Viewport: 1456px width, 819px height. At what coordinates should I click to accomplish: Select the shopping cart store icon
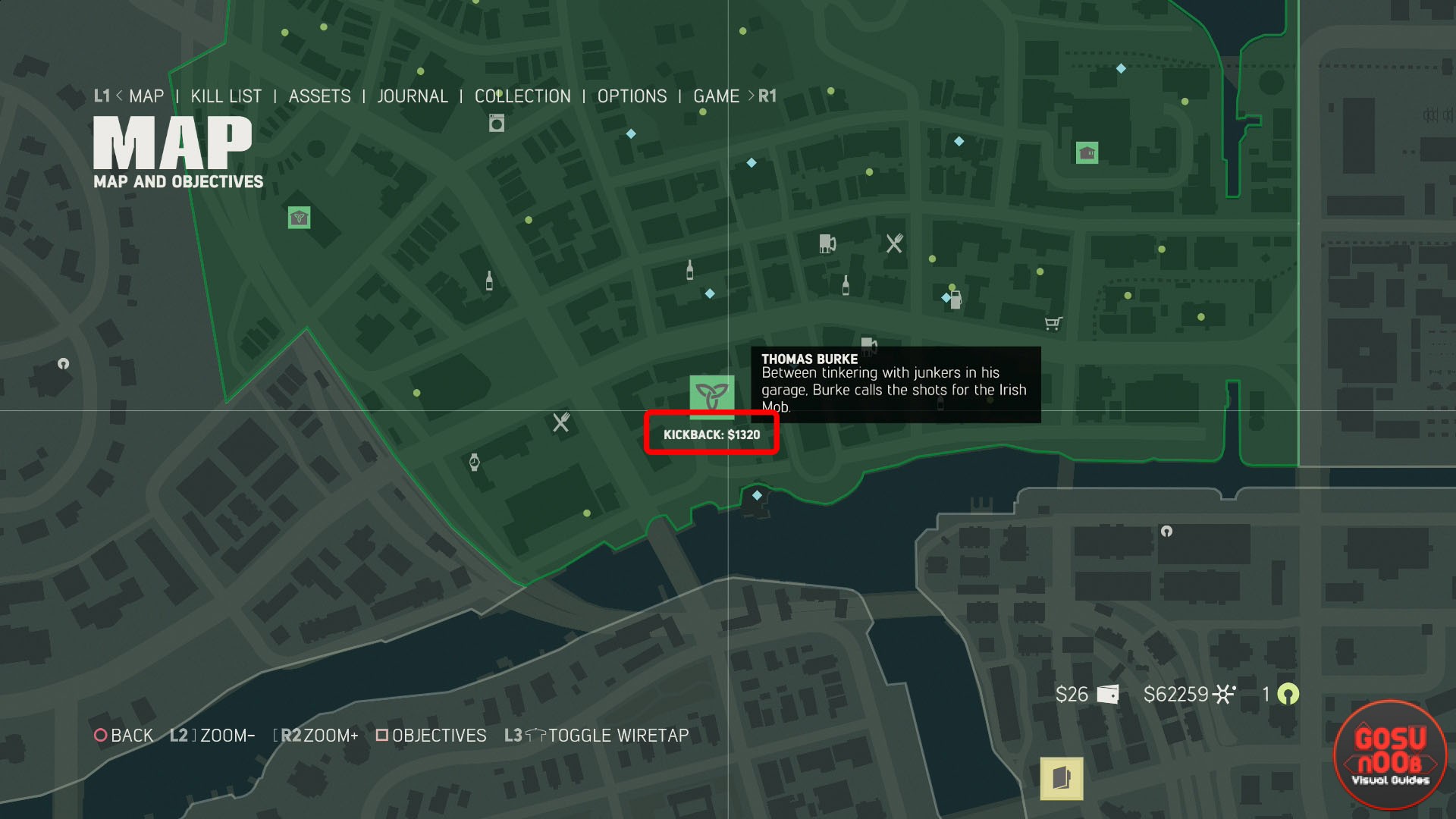(1053, 322)
